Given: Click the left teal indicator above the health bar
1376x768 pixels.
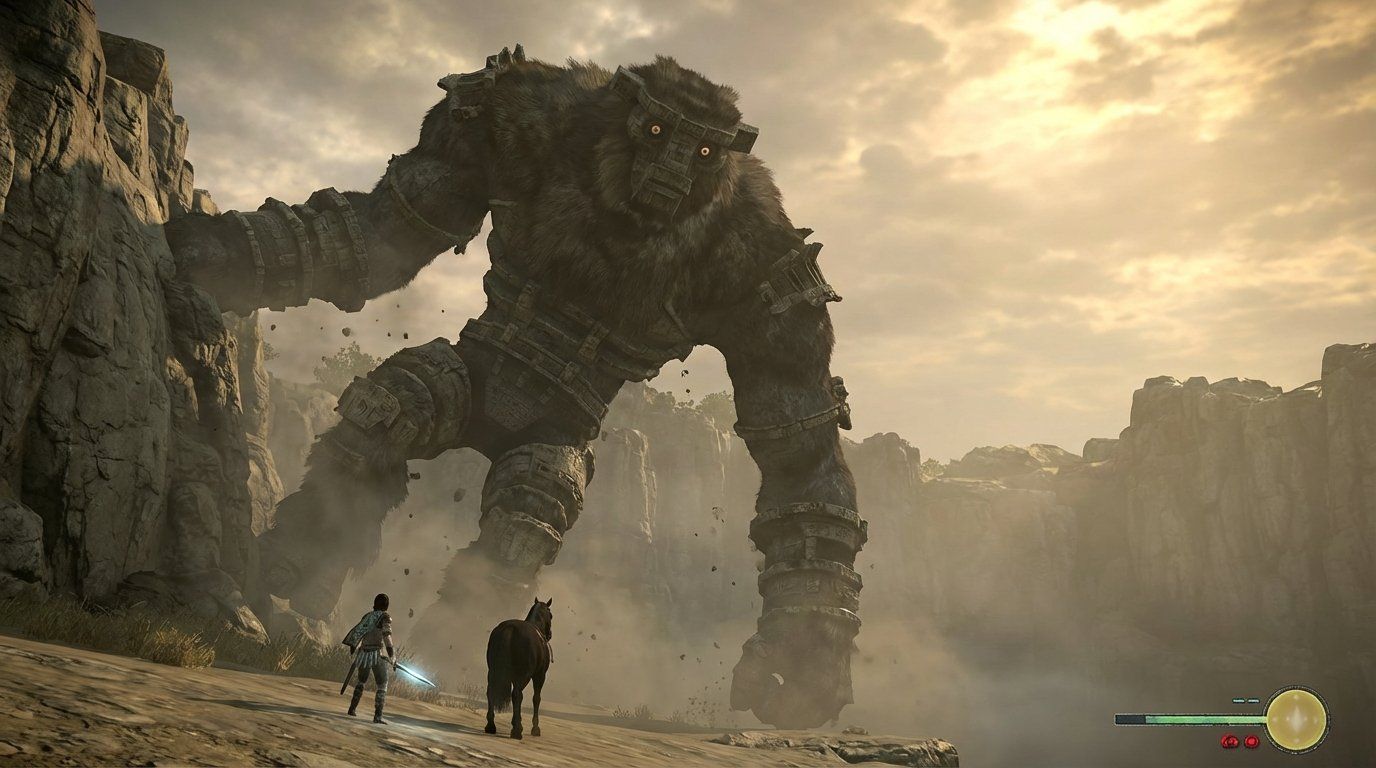Looking at the screenshot, I should (1237, 701).
